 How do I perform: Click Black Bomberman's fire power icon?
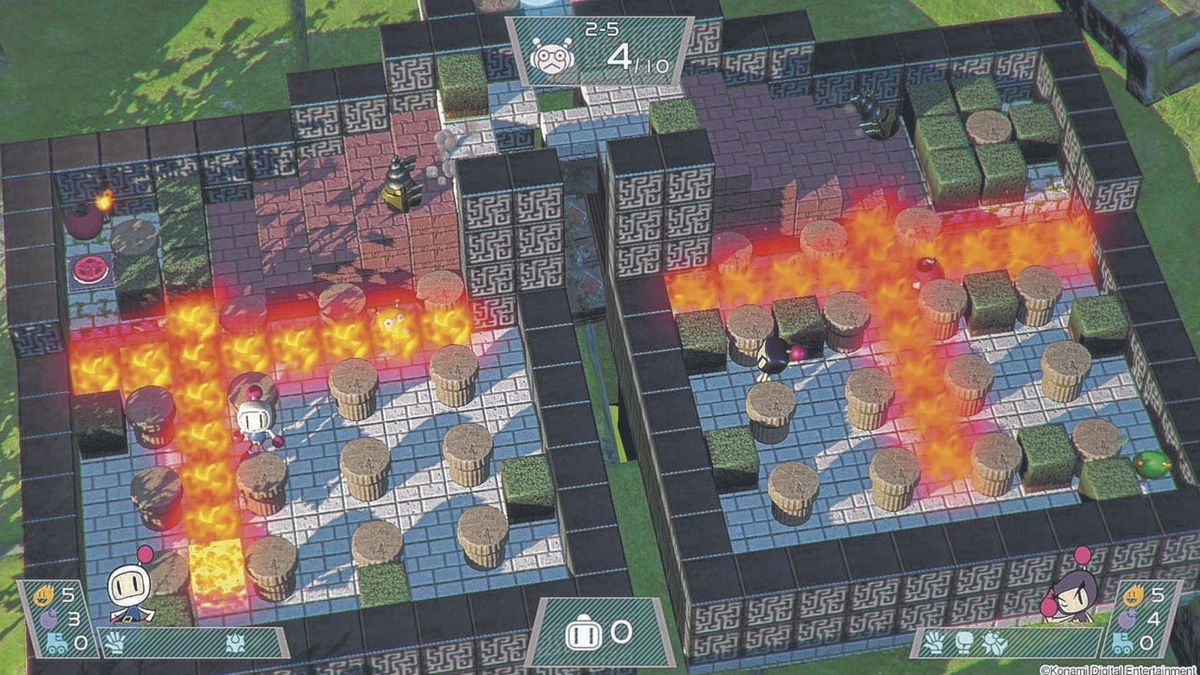1133,596
